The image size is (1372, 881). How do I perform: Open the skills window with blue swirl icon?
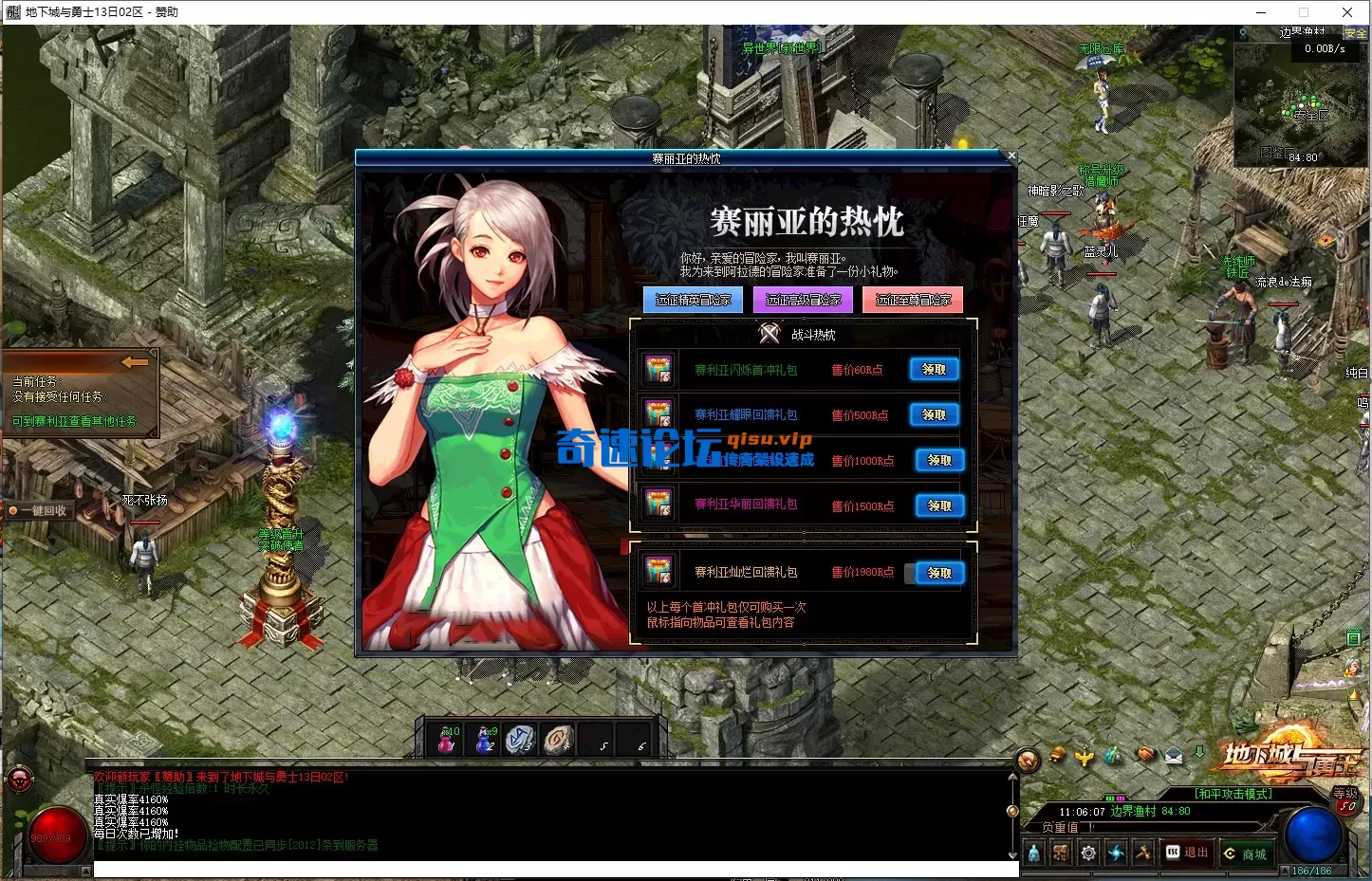click(1116, 853)
